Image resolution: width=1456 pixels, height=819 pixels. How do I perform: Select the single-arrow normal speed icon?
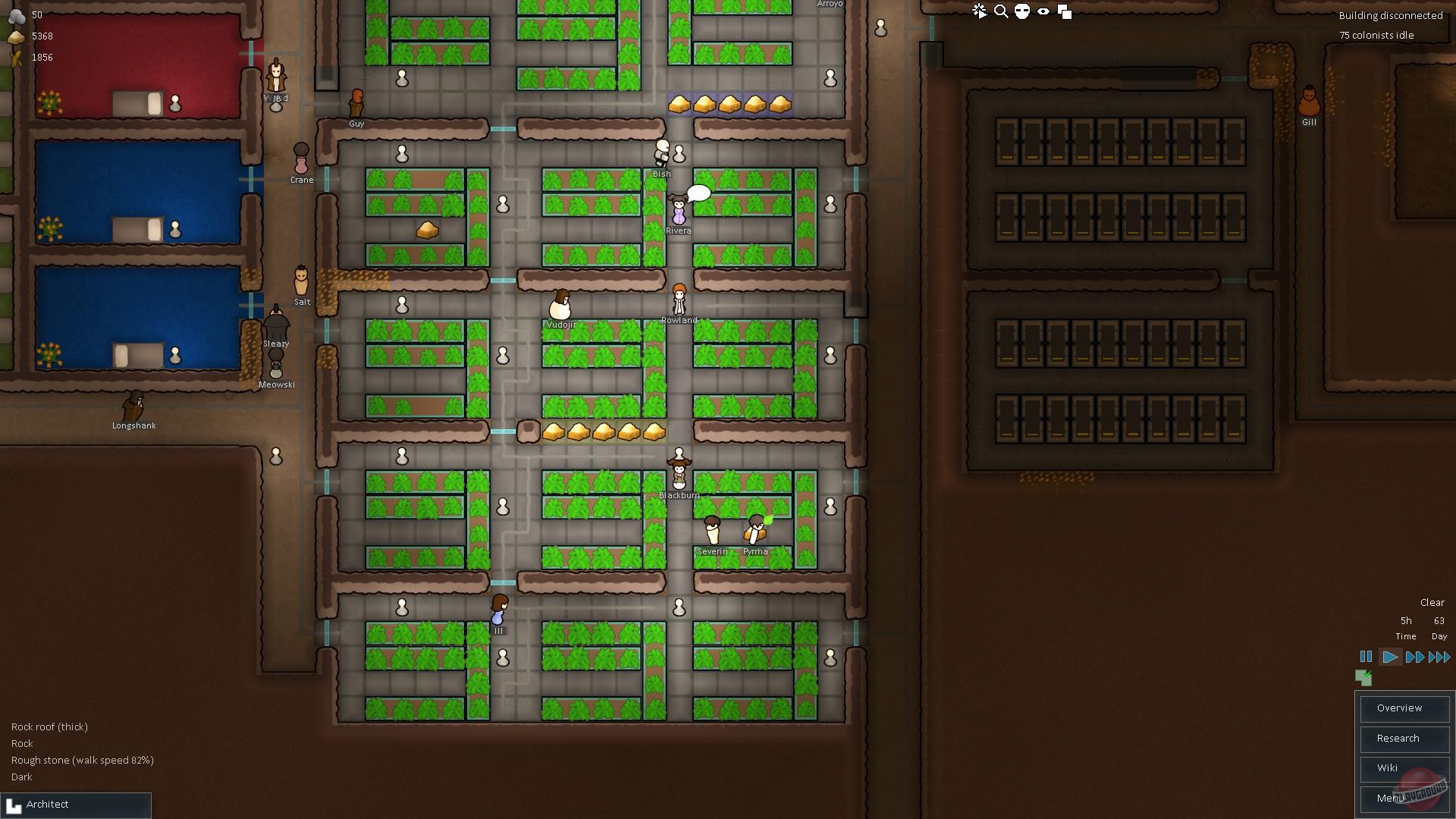[1391, 657]
